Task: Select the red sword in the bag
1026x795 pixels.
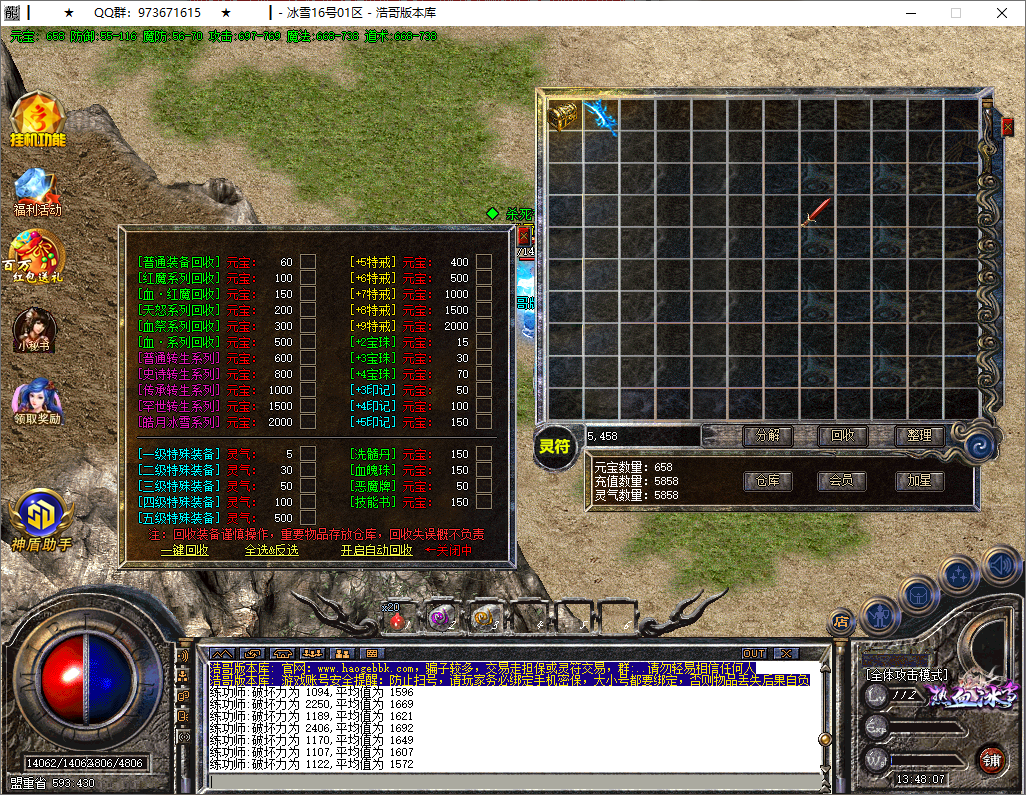Action: 815,212
